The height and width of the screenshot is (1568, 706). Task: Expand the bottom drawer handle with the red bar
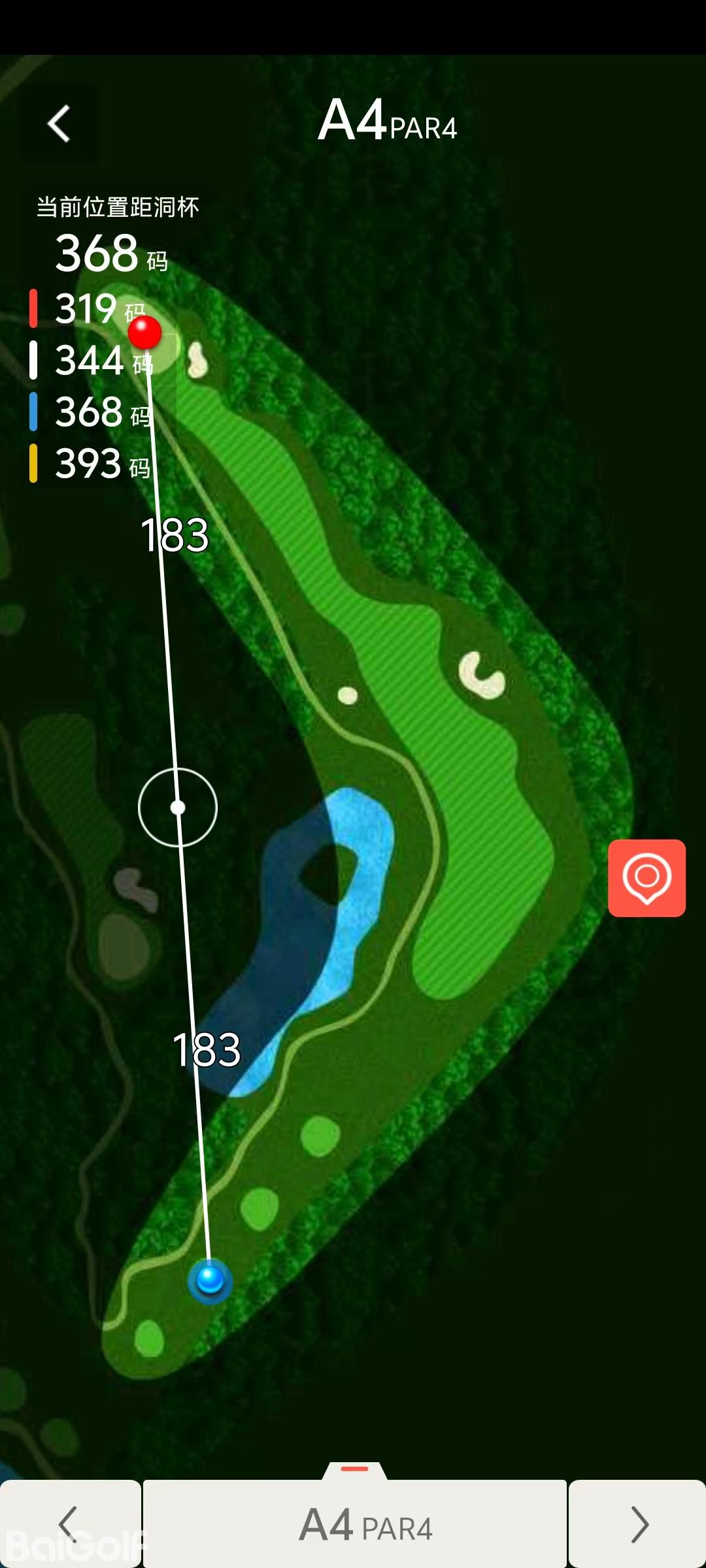(x=355, y=1469)
